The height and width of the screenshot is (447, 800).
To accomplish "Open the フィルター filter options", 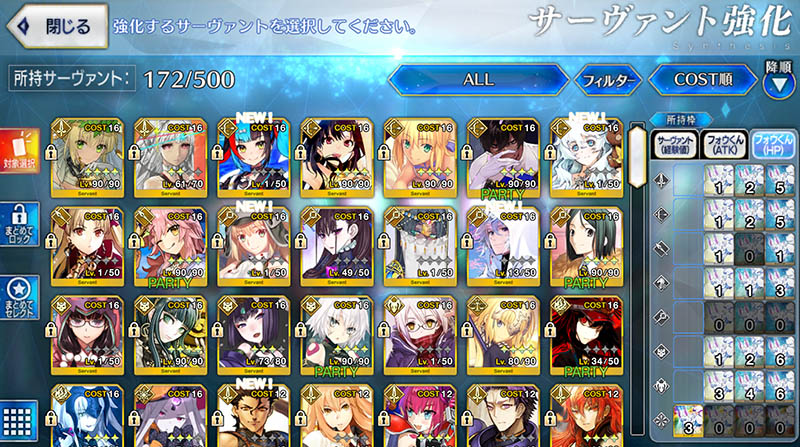I will 608,79.
